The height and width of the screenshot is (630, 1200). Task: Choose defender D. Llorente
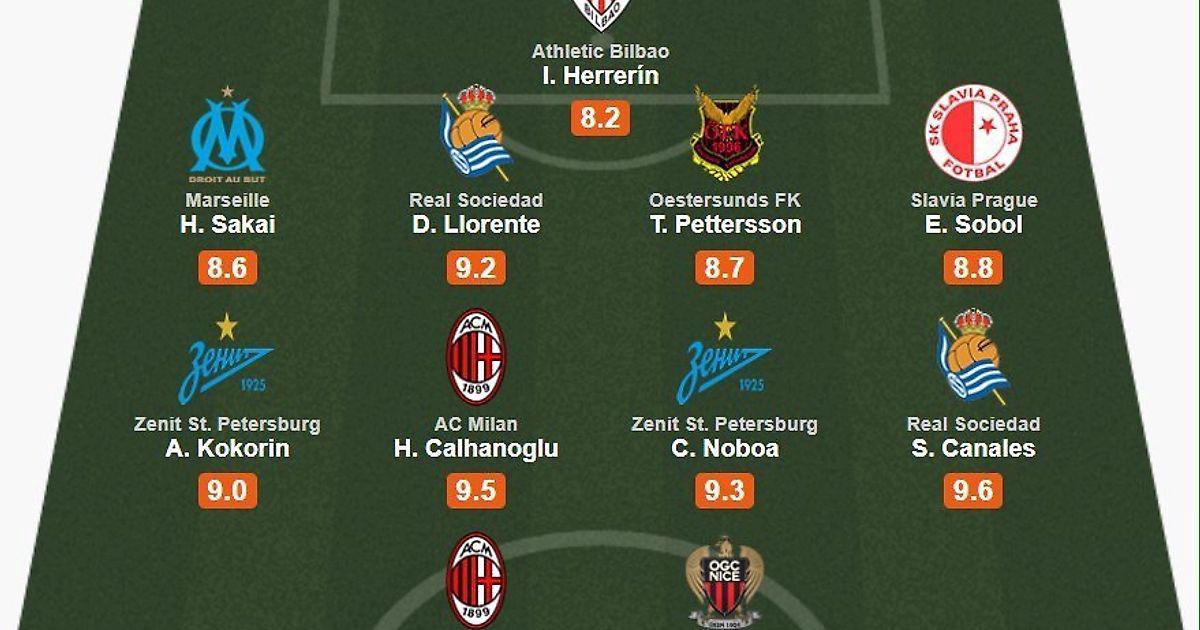click(476, 224)
